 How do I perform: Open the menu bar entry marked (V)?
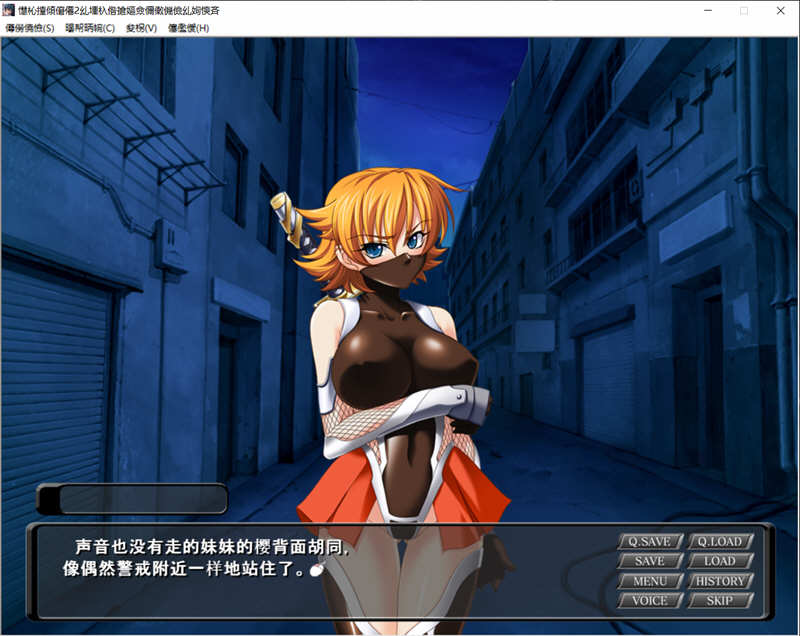pyautogui.click(x=141, y=28)
